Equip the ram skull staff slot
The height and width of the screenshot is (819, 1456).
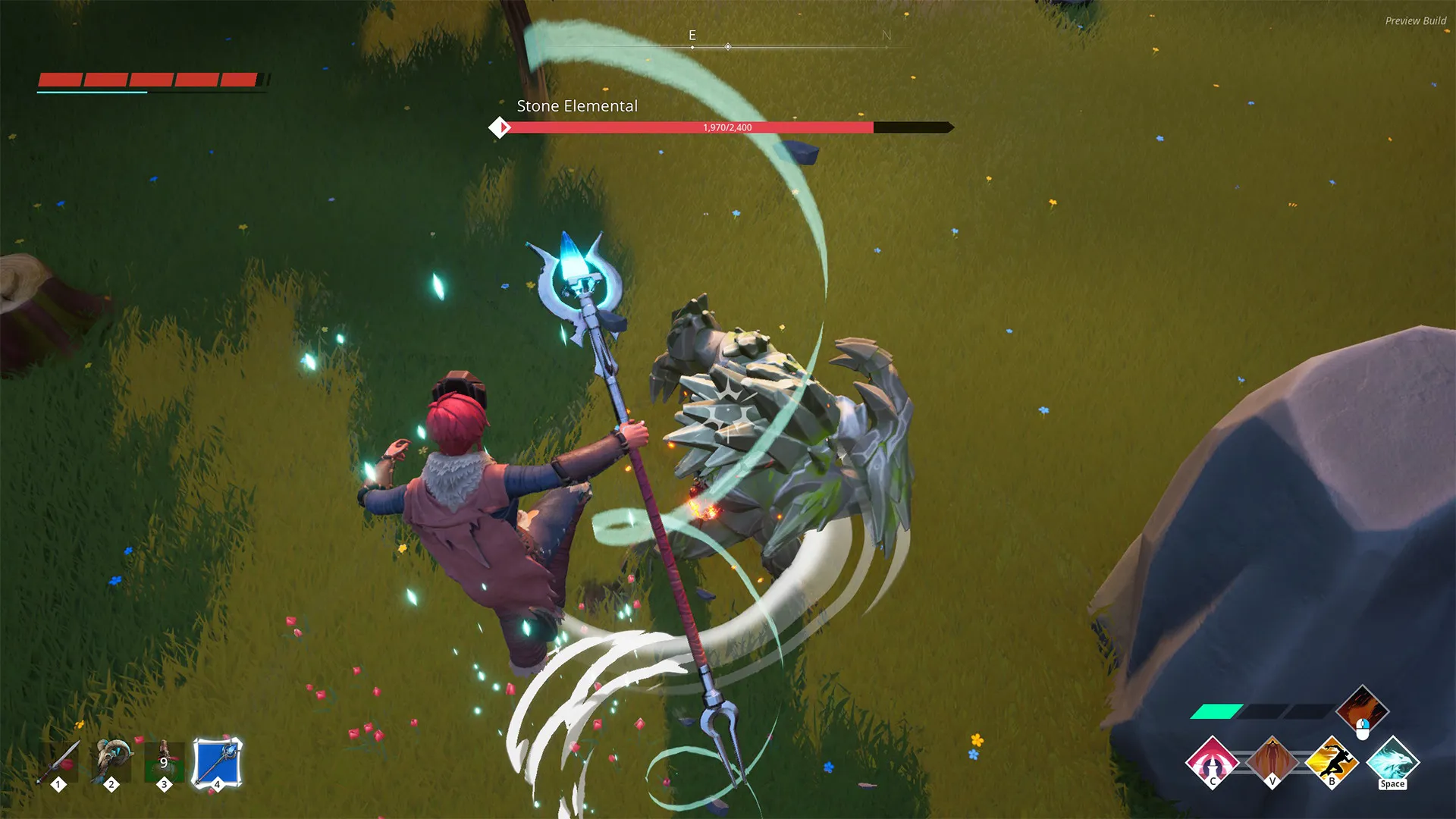pos(112,761)
